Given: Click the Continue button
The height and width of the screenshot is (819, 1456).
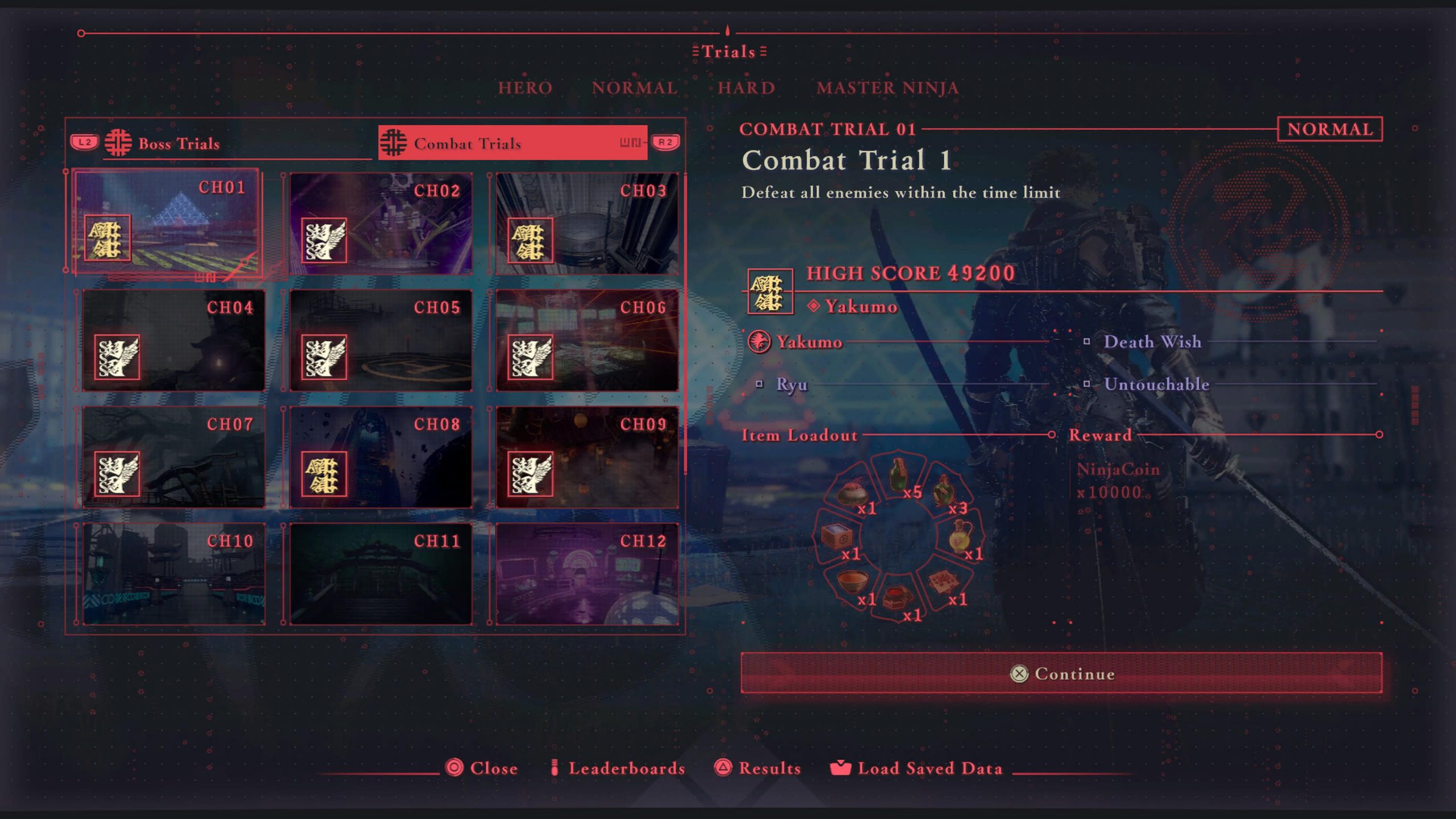Looking at the screenshot, I should coord(1061,673).
